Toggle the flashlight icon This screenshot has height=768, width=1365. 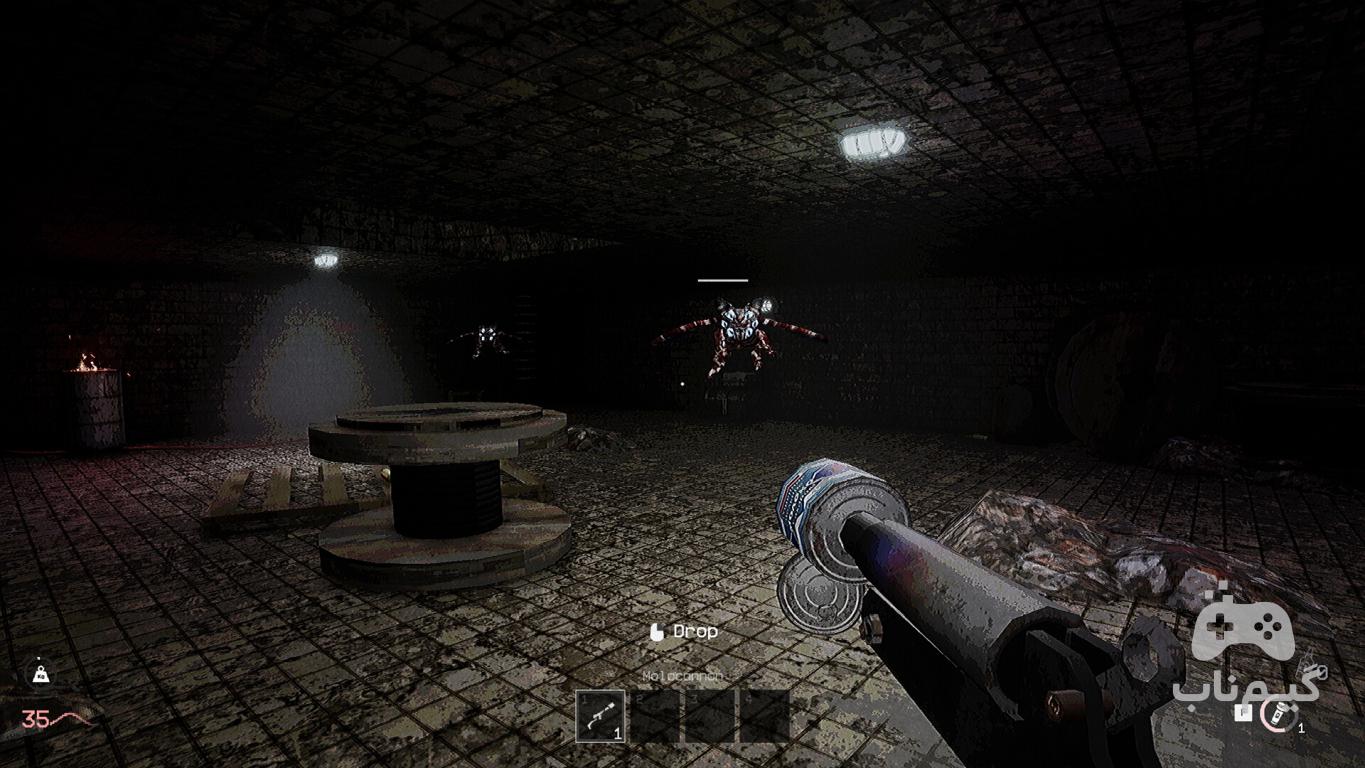click(1275, 714)
